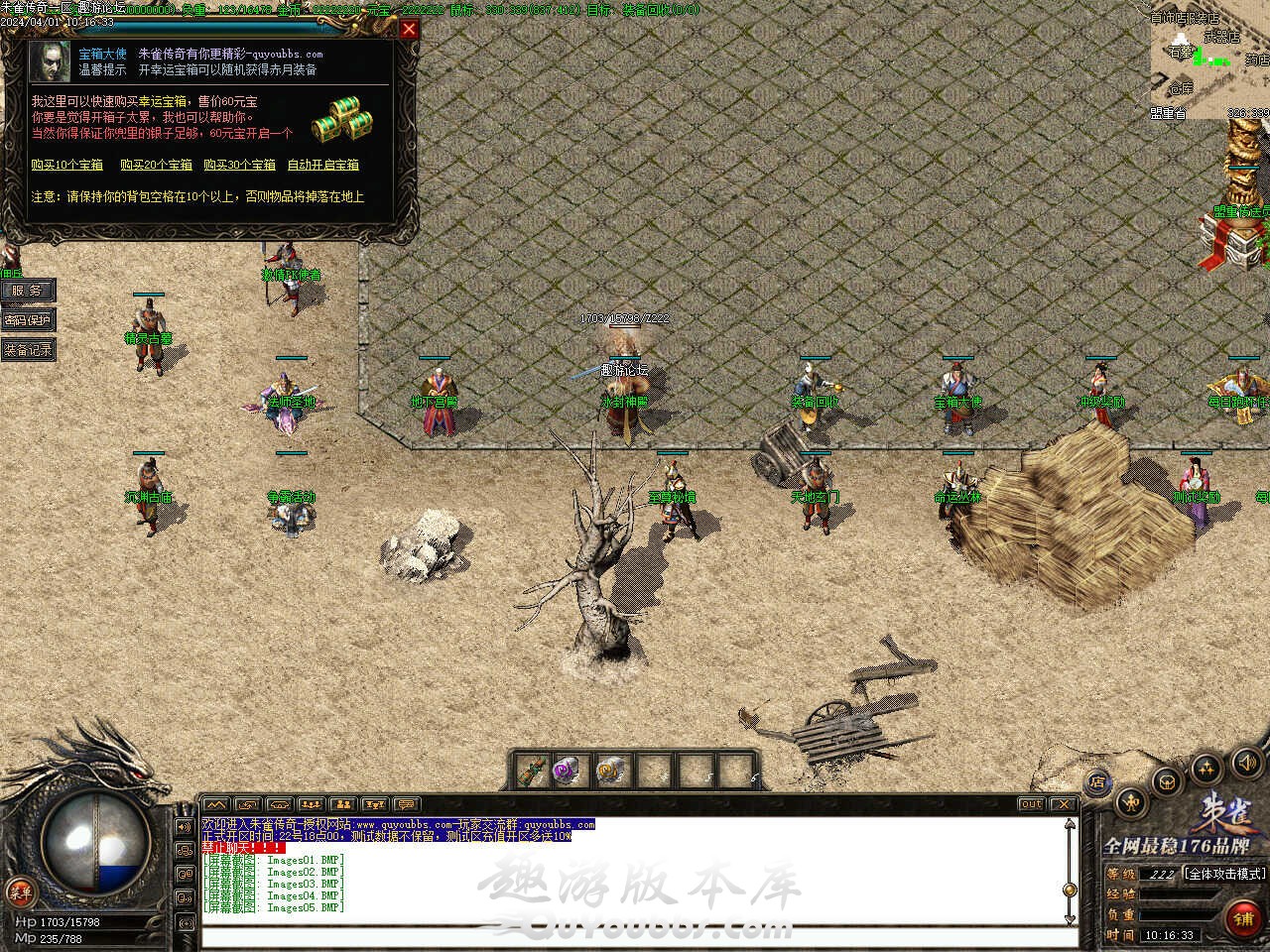Pick the 购买30个宝箱 option
Viewport: 1270px width, 952px height.
point(239,165)
